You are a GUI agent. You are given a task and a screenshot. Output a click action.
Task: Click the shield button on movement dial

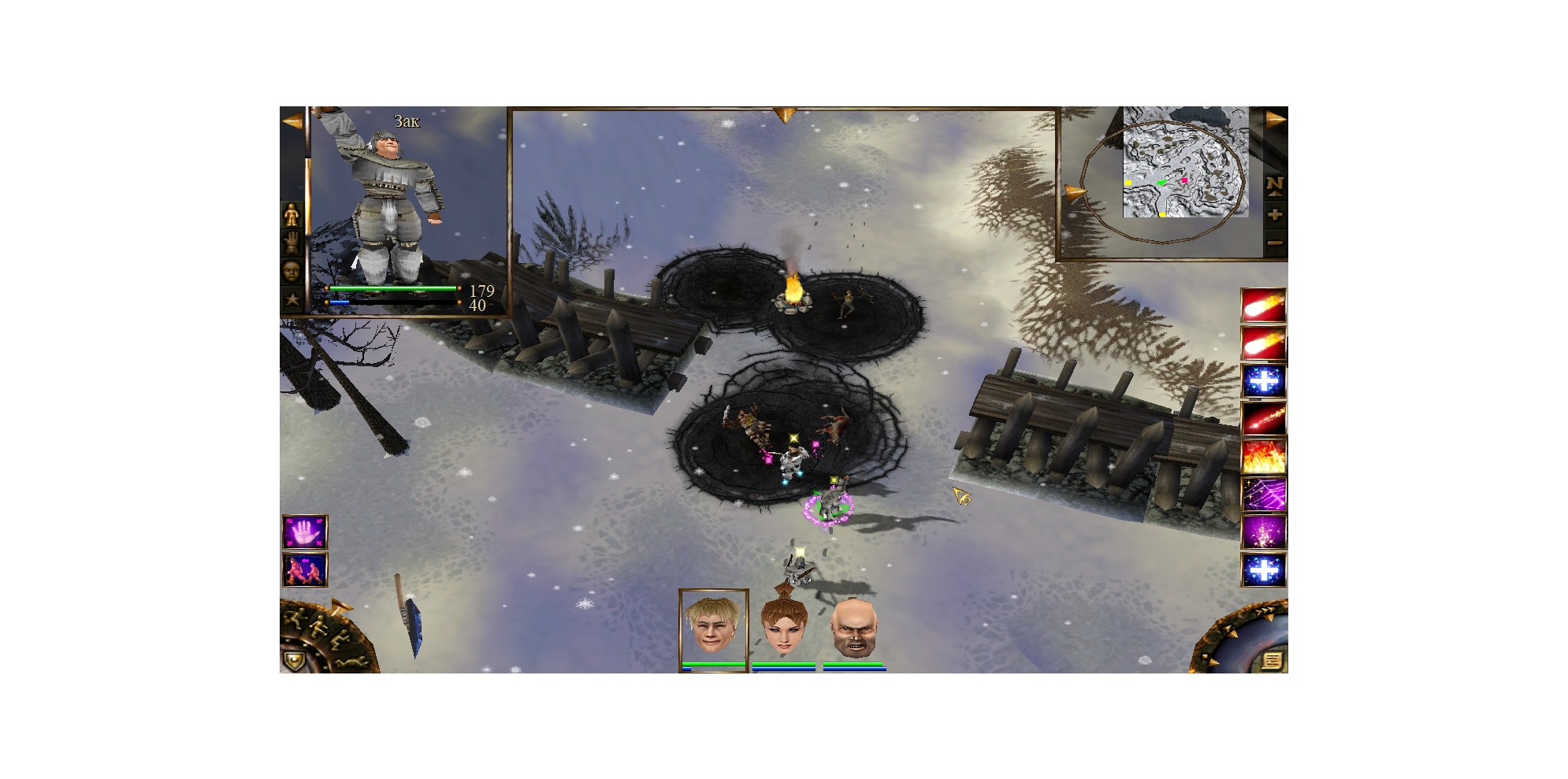[x=293, y=661]
